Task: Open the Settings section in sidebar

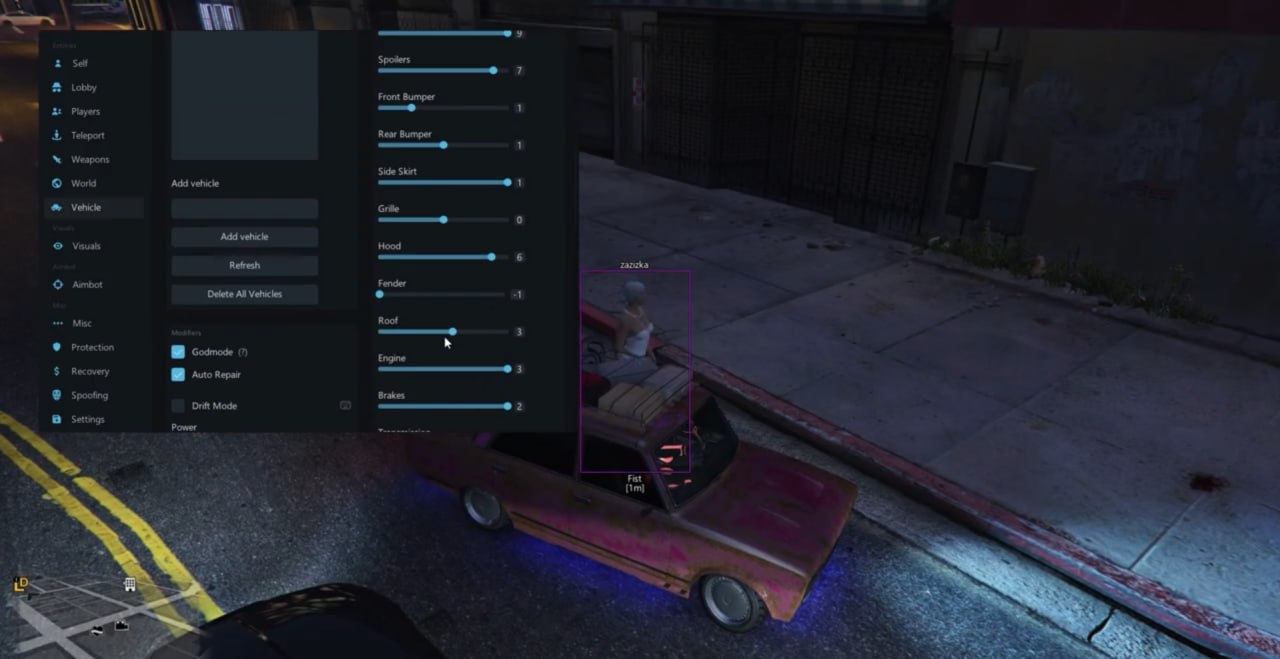Action: coord(87,419)
